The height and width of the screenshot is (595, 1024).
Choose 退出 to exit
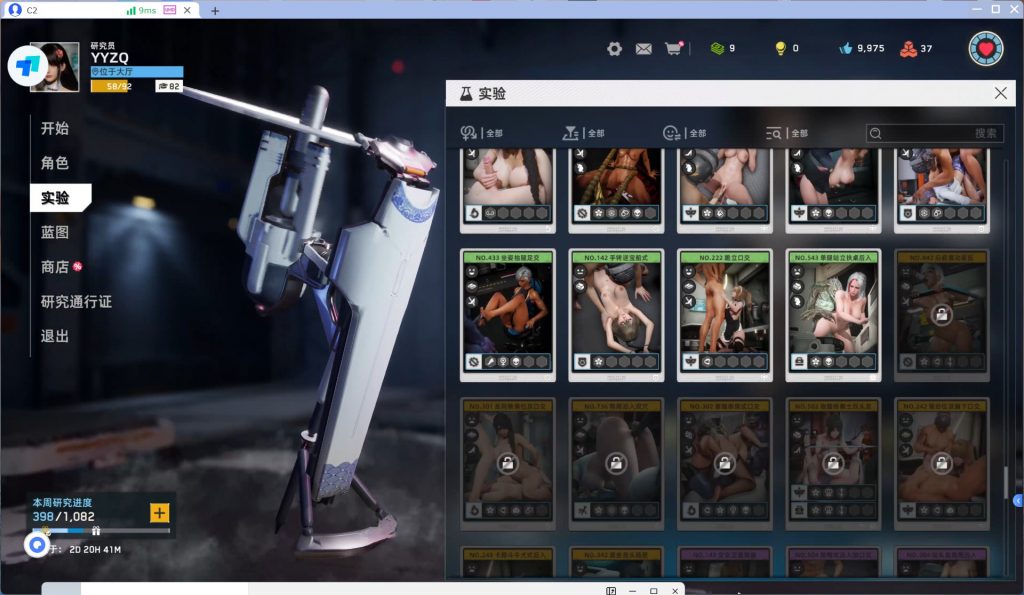click(x=55, y=336)
